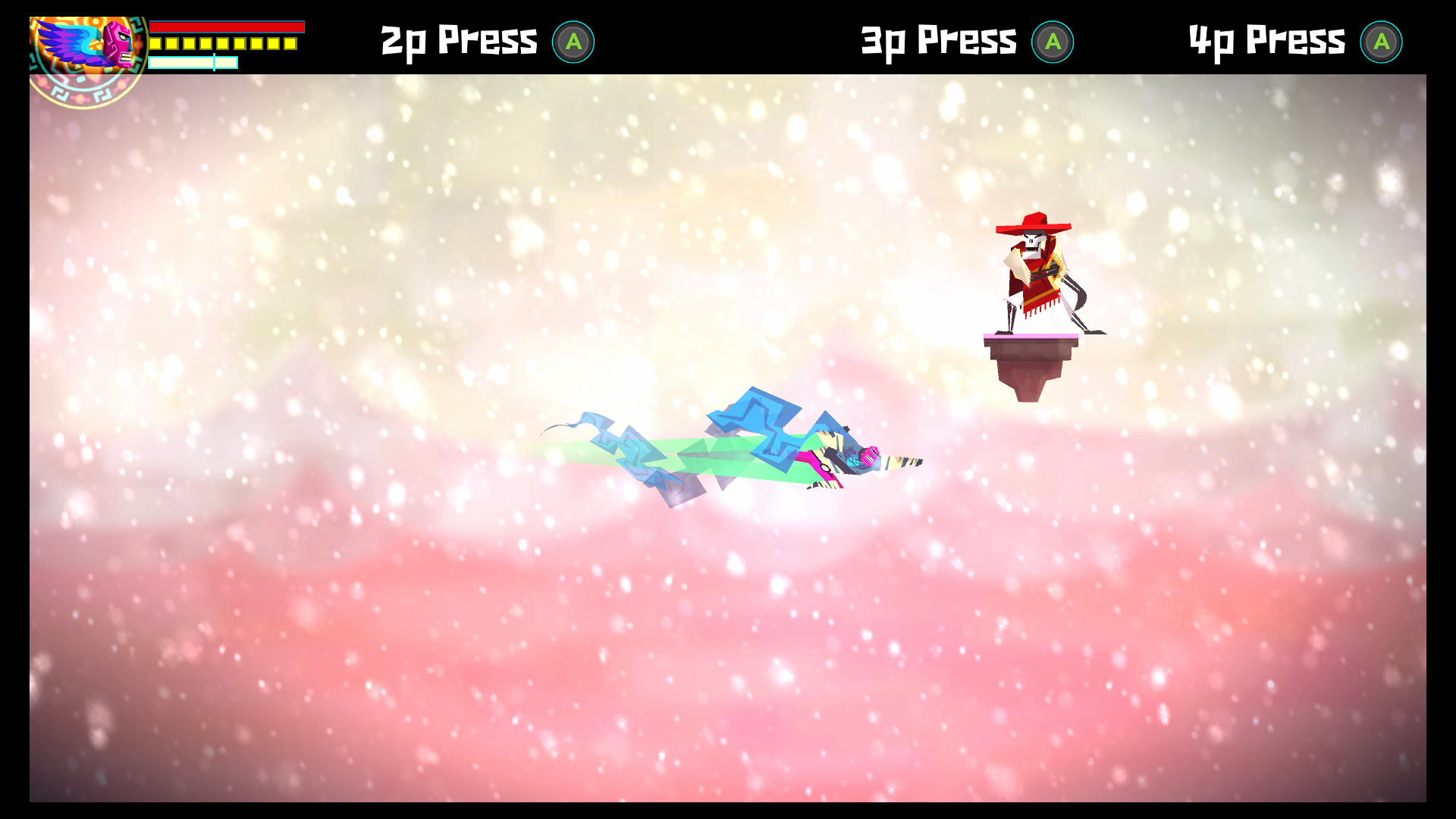Click the right end of the white meter
Screen dimensions: 1456x819
(237, 62)
